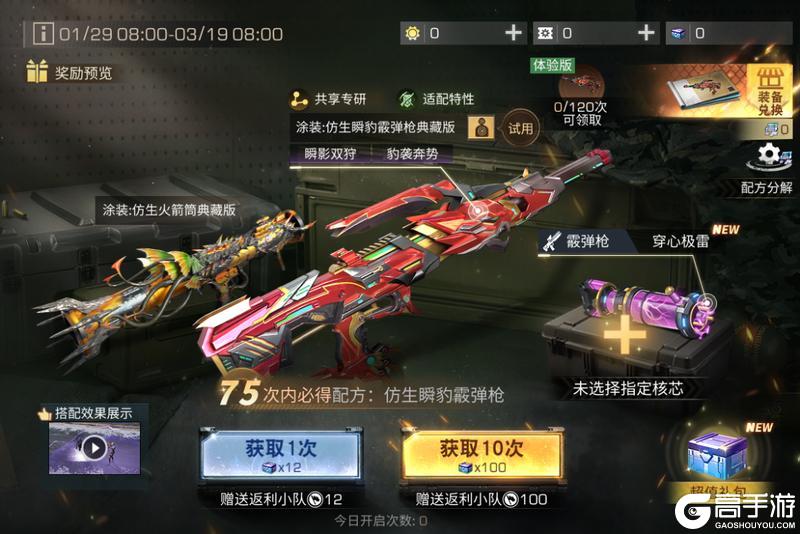This screenshot has width=800, height=534.
Task: Tap the 试用 trial button
Action: pyautogui.click(x=521, y=128)
